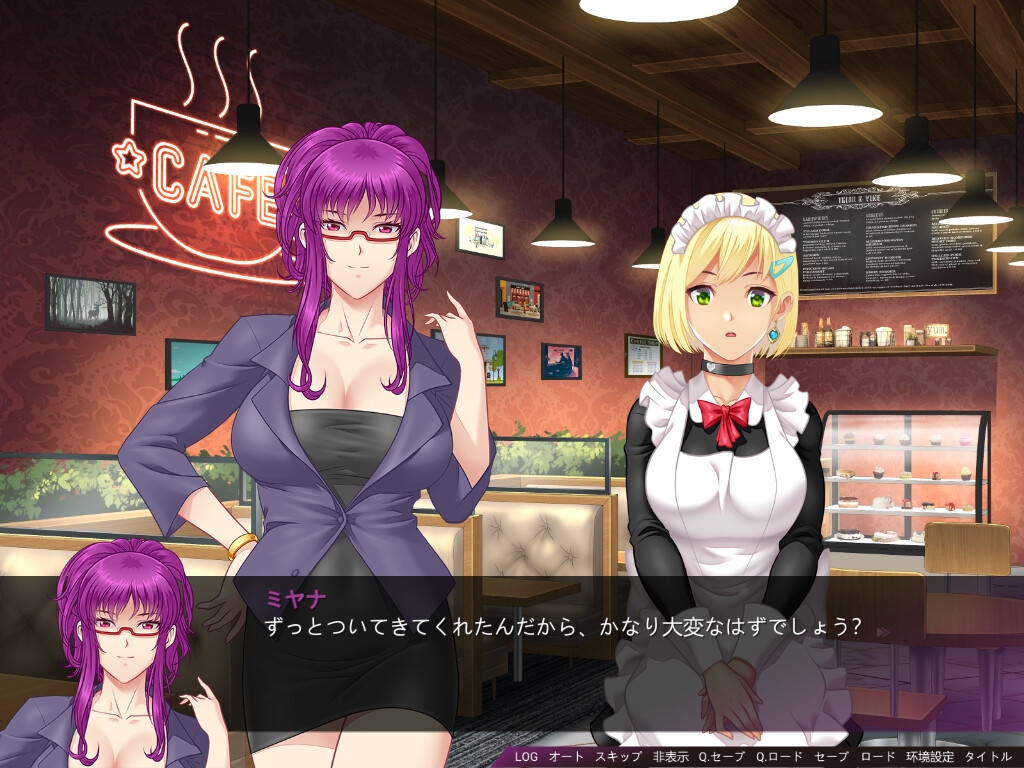Enable オート auto-advance mode
The width and height of the screenshot is (1024, 768).
pos(566,757)
